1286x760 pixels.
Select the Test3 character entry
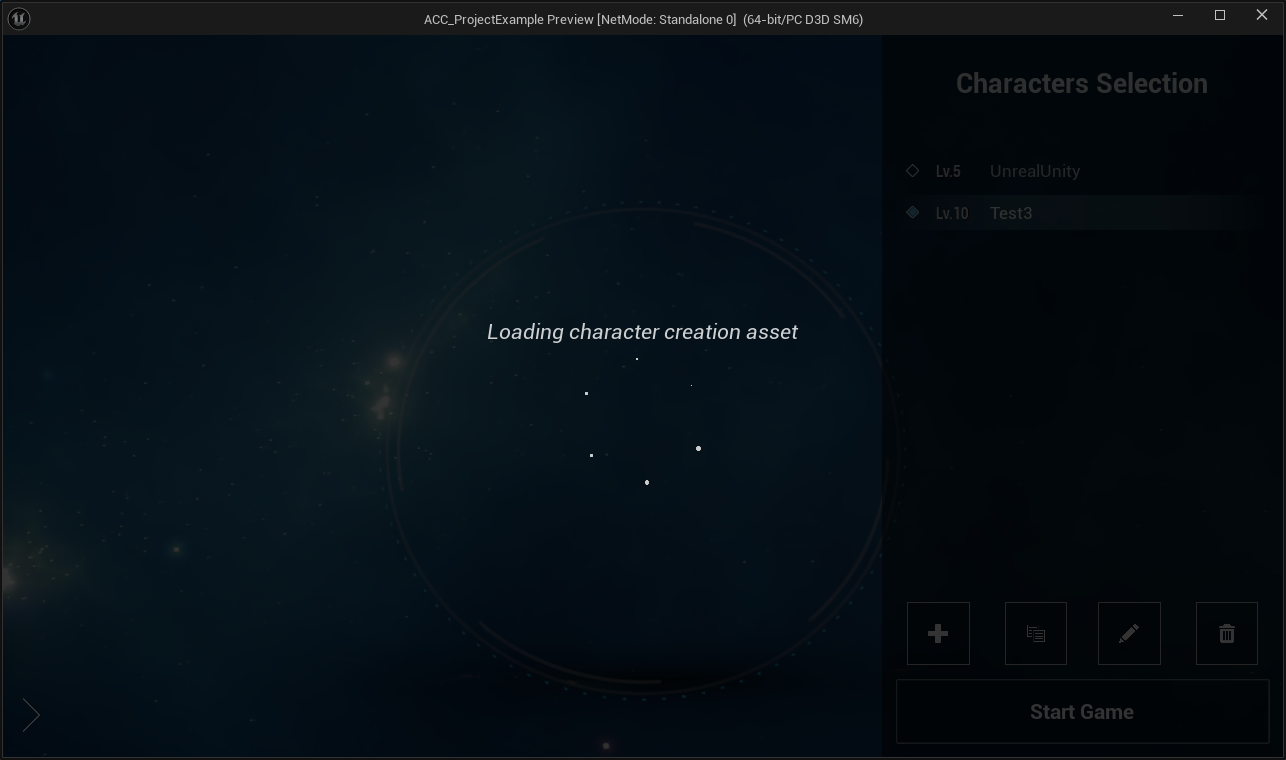1011,213
